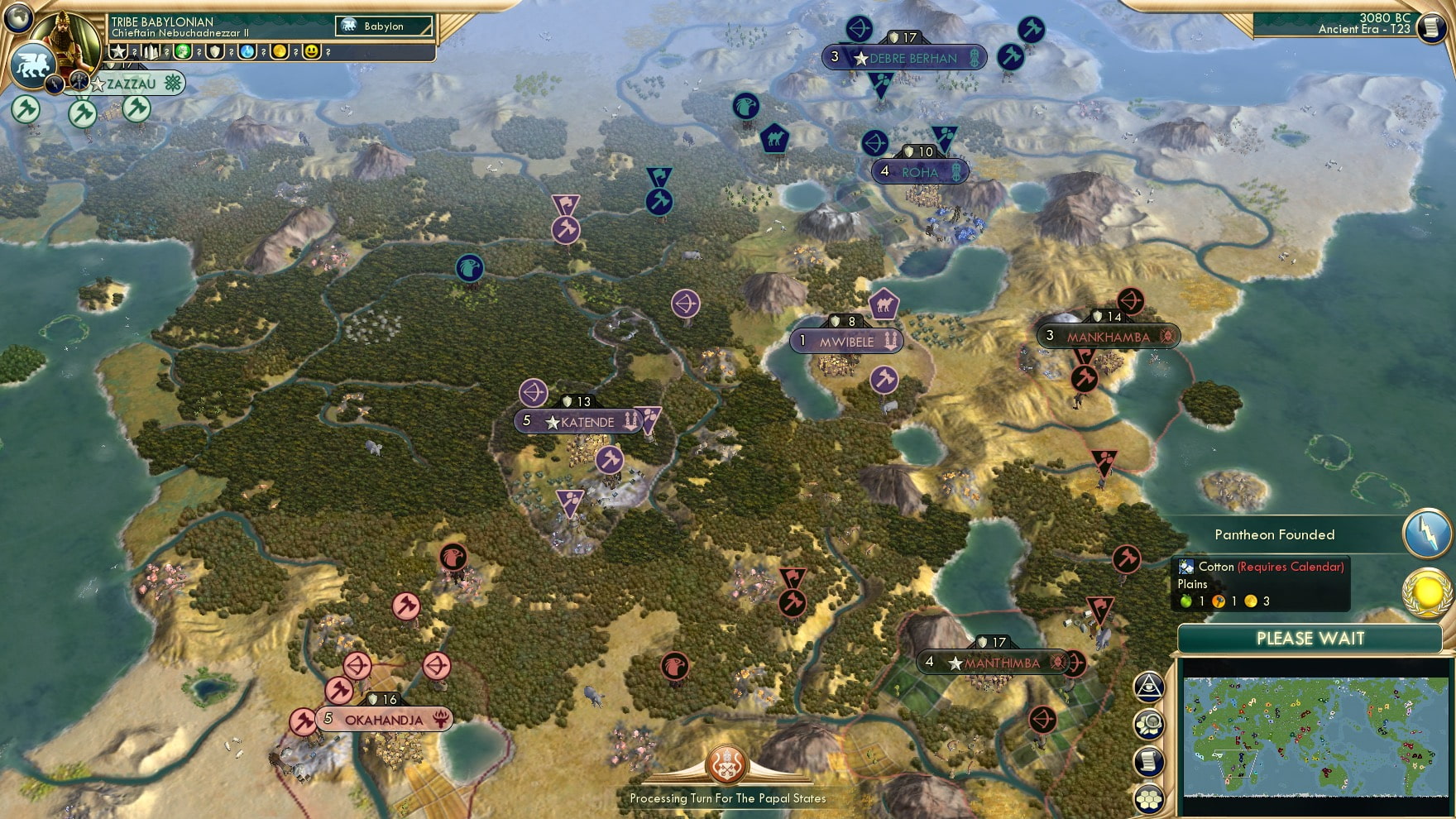Click the gold coin icon
The image size is (1456, 819).
[x=280, y=52]
